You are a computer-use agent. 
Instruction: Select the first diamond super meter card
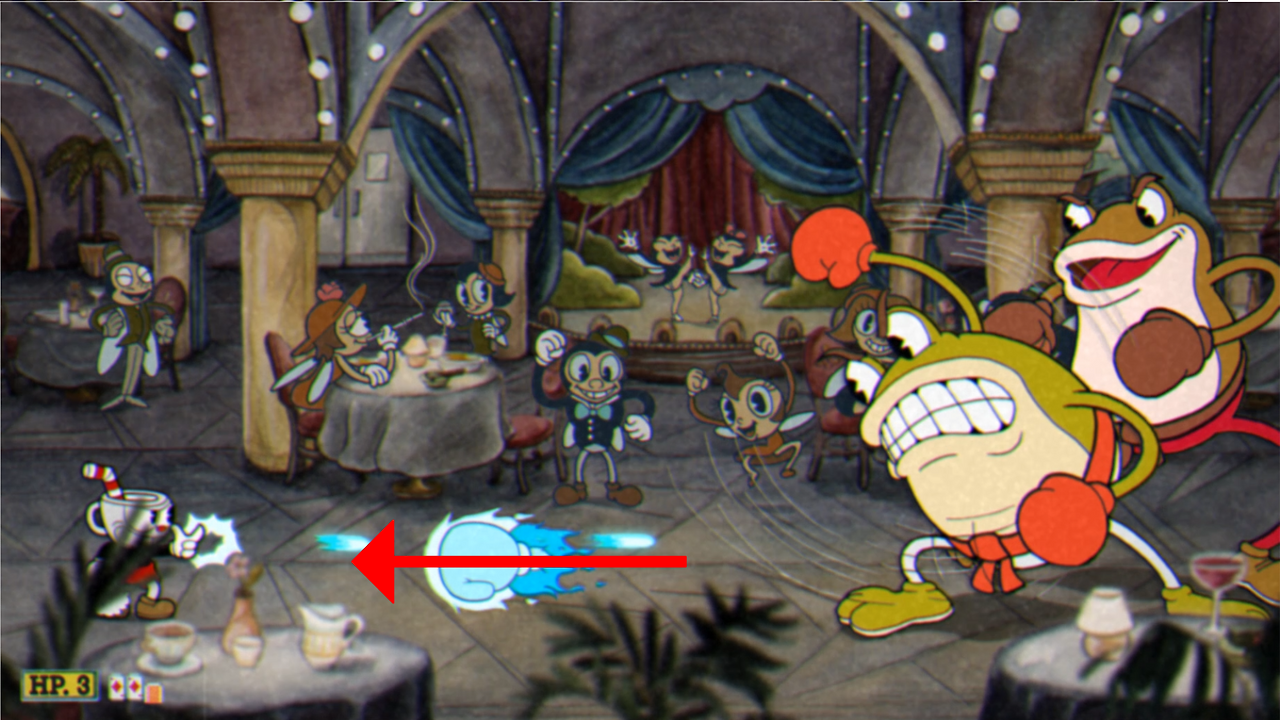pyautogui.click(x=117, y=690)
